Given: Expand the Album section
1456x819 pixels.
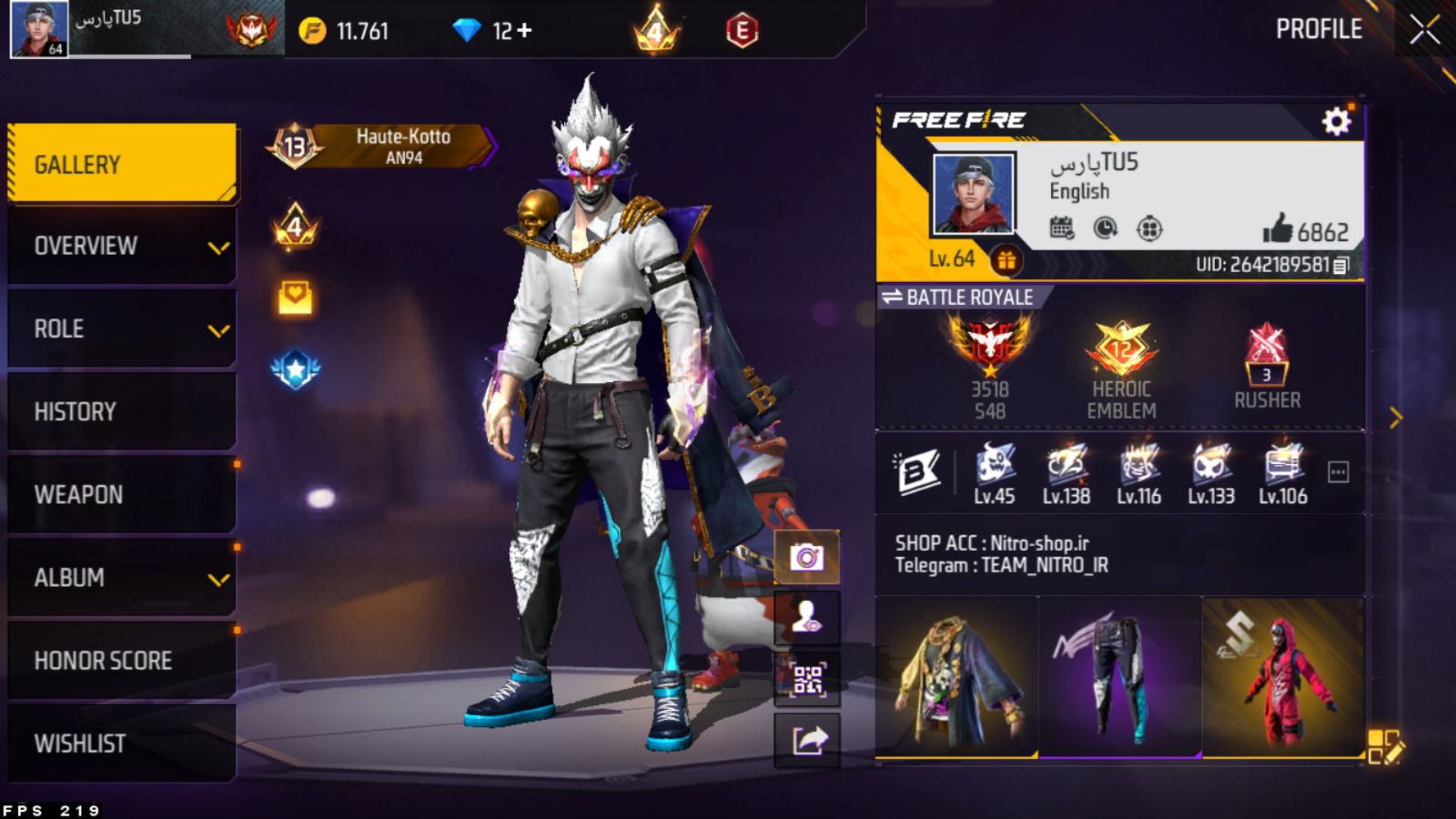Looking at the screenshot, I should tap(121, 577).
